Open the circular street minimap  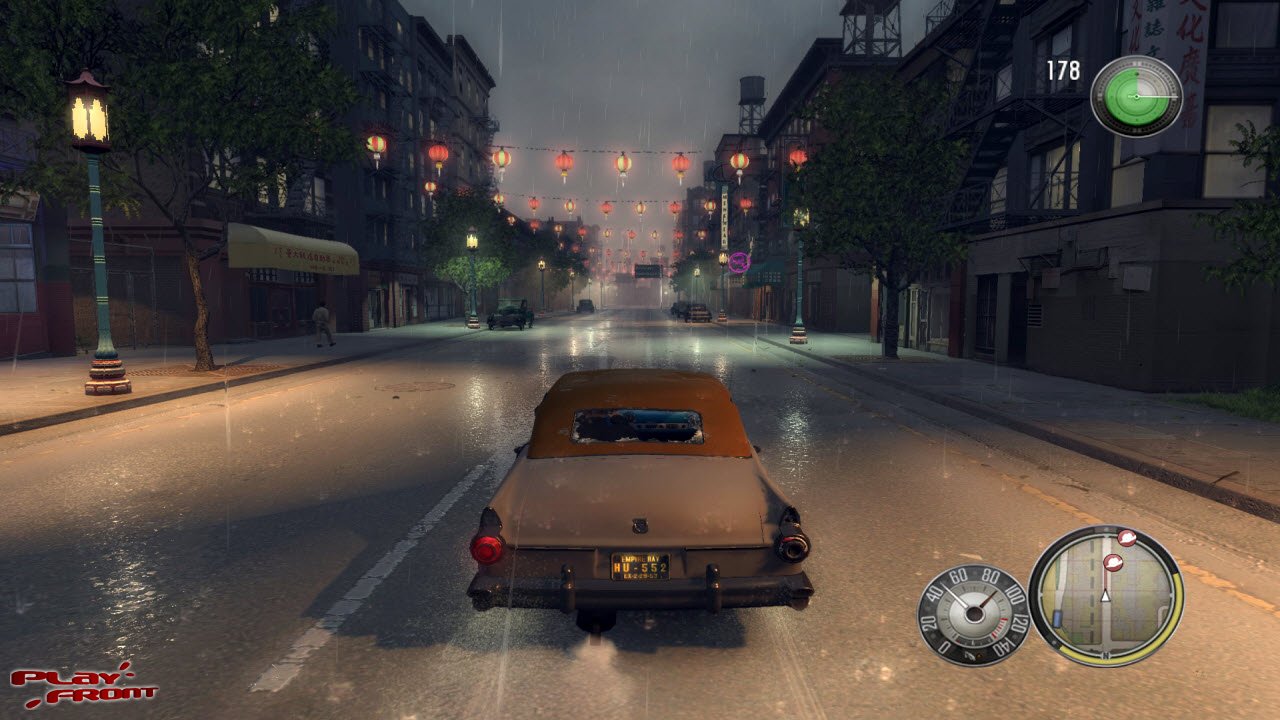point(1105,596)
